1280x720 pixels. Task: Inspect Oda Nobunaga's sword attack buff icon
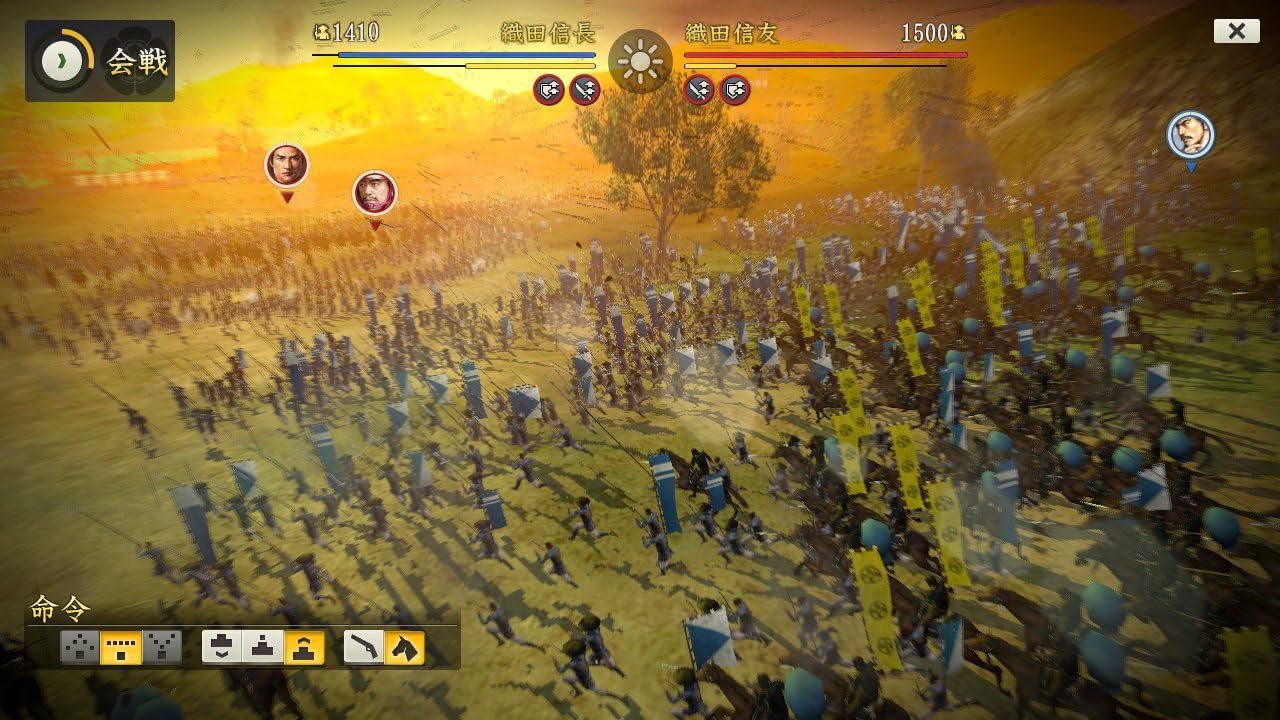585,90
